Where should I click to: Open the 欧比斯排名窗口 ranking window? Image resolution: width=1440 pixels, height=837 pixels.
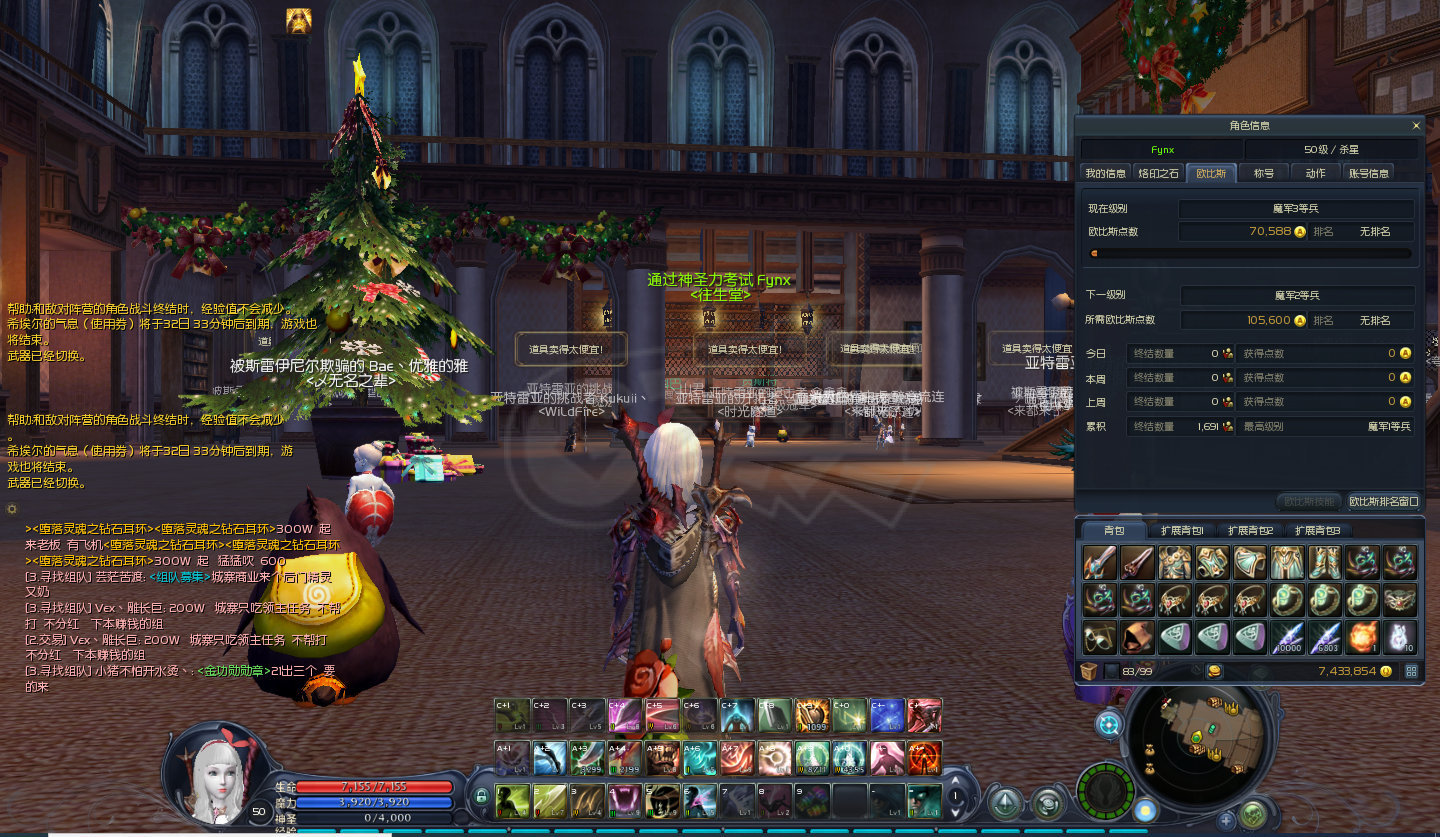(x=1383, y=501)
